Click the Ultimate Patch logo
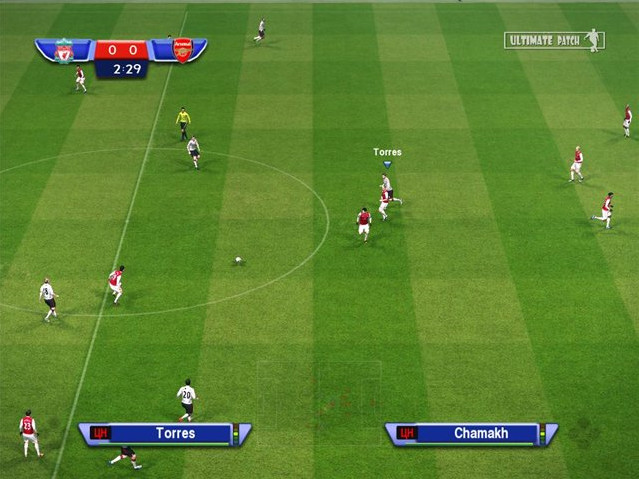The width and height of the screenshot is (639, 479). tap(555, 40)
